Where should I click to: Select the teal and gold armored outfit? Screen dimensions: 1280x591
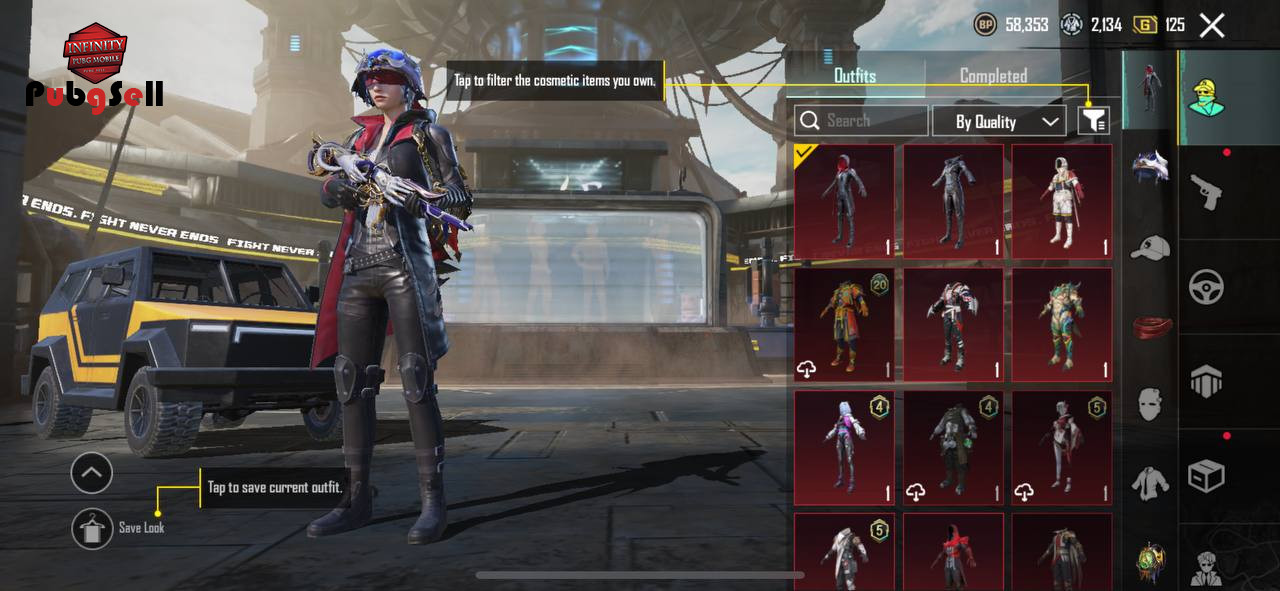1061,325
